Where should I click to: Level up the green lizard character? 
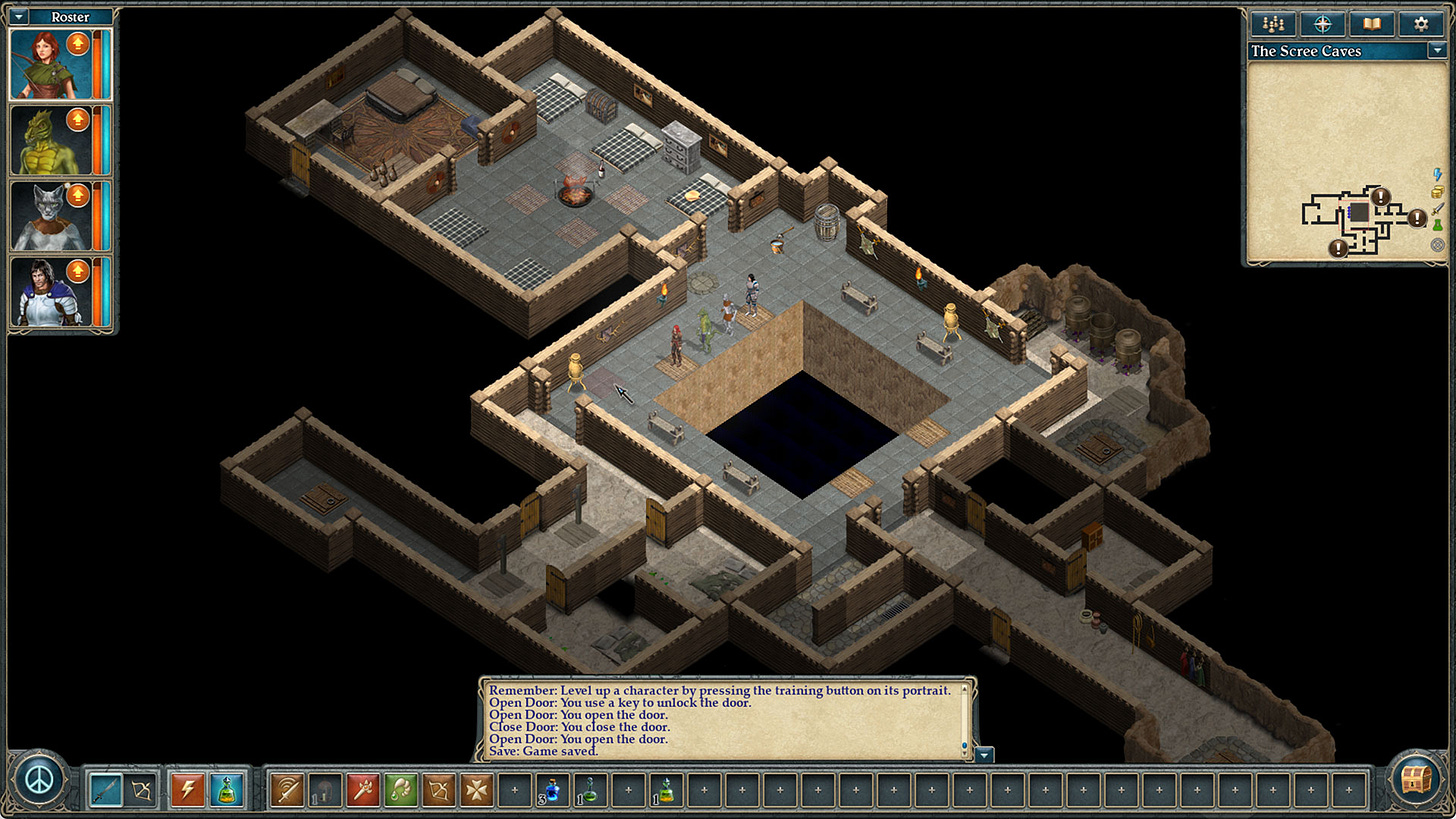click(78, 120)
